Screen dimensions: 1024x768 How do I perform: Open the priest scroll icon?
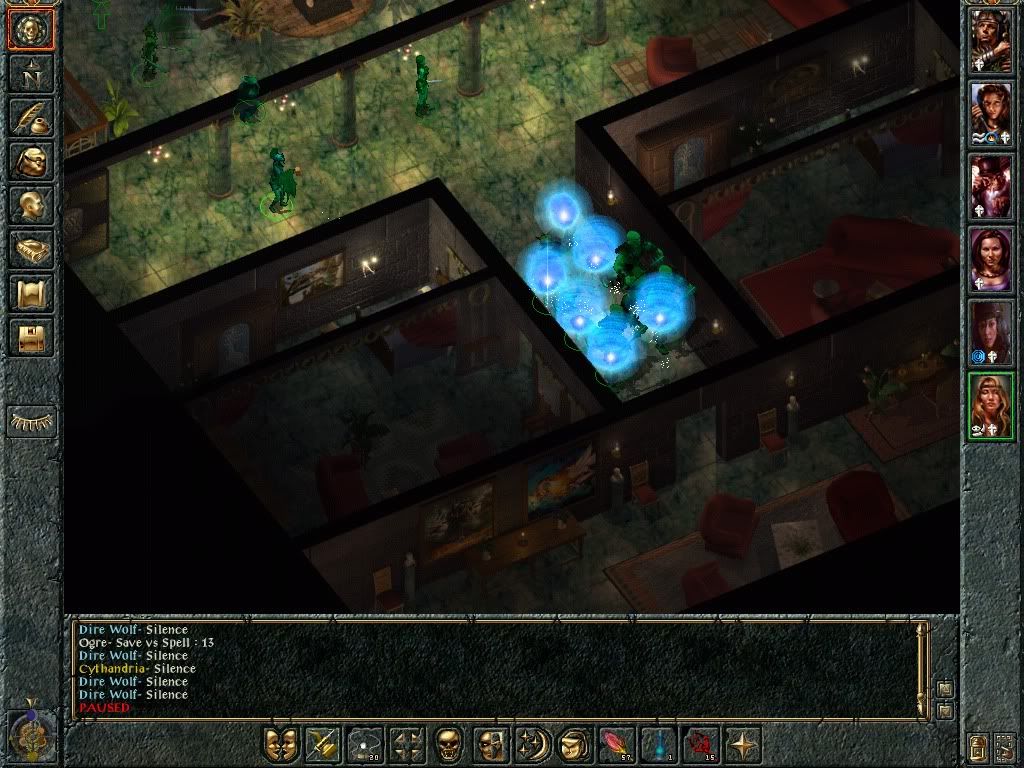click(x=32, y=294)
